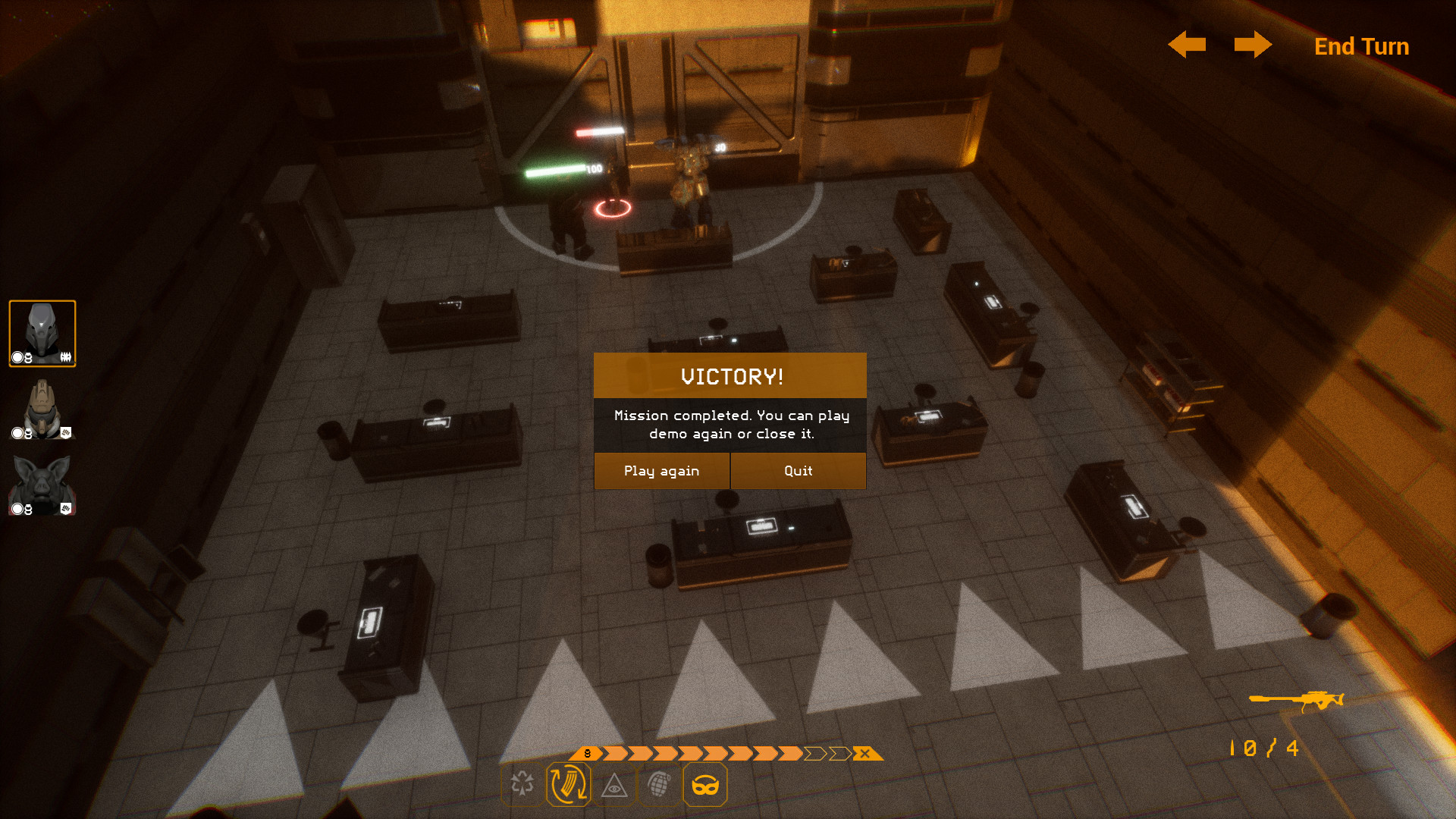
Task: Use the reload magazine ability
Action: tap(568, 784)
